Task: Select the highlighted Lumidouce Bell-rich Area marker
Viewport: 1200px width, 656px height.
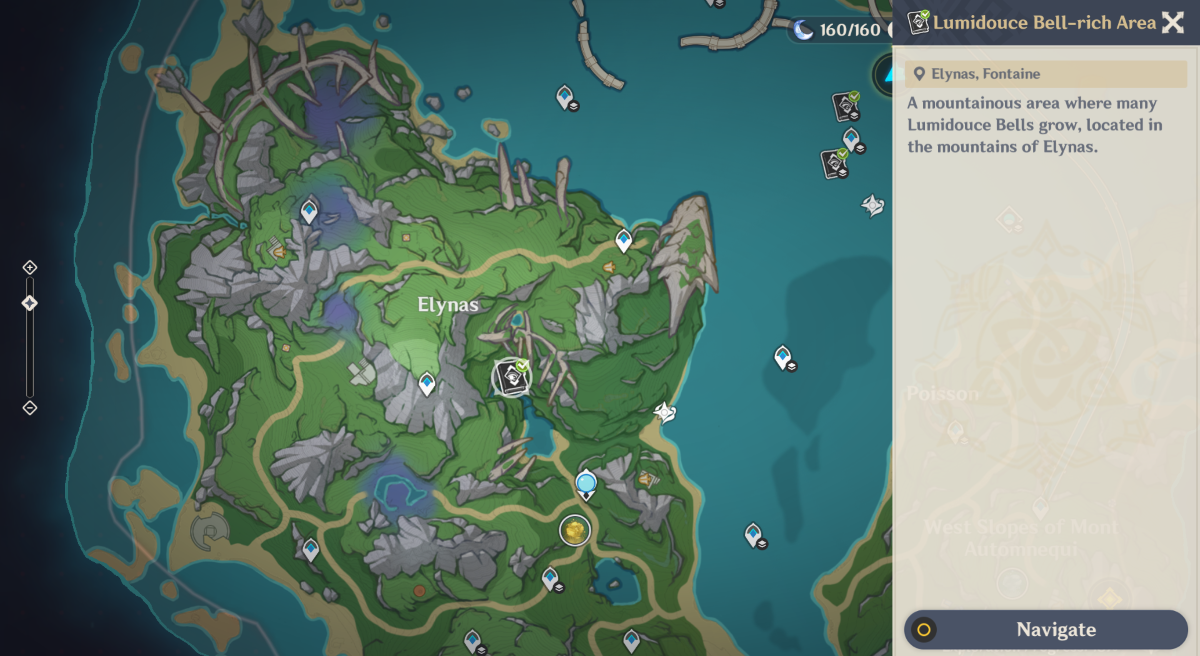Action: pyautogui.click(x=513, y=377)
